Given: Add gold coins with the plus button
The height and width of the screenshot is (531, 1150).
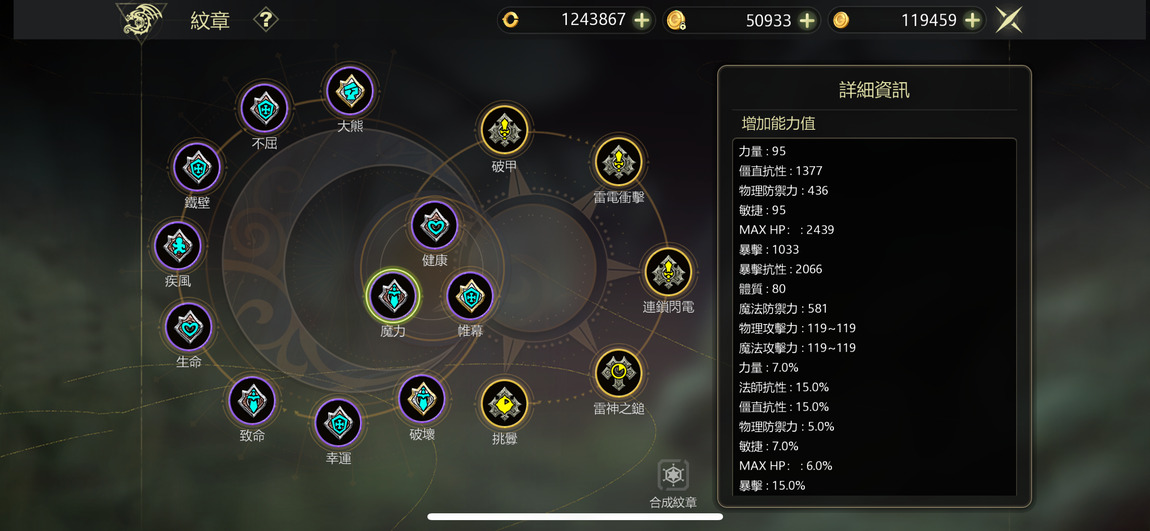Looking at the screenshot, I should click(972, 20).
